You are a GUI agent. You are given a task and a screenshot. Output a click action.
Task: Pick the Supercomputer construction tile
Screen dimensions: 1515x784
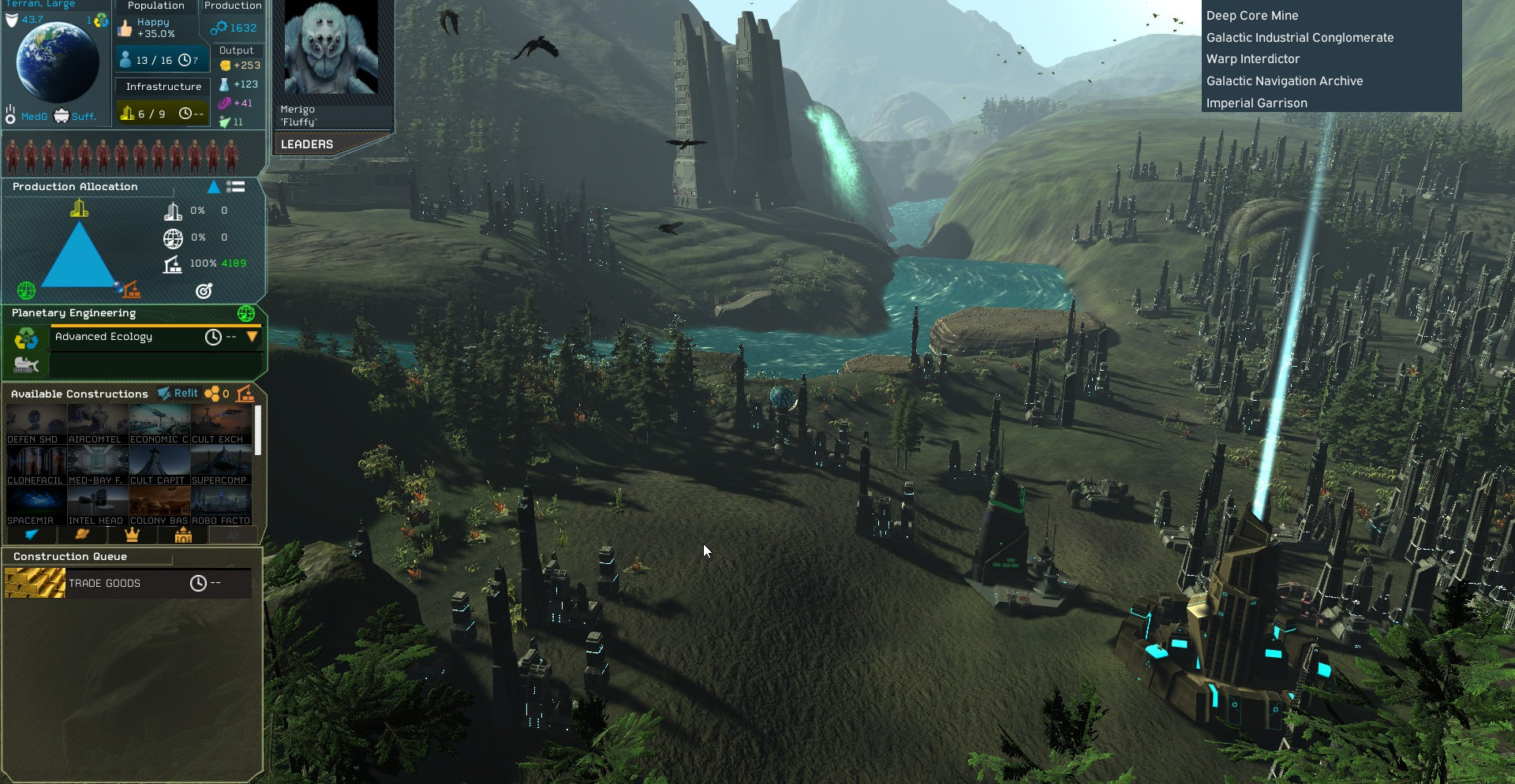pyautogui.click(x=221, y=465)
